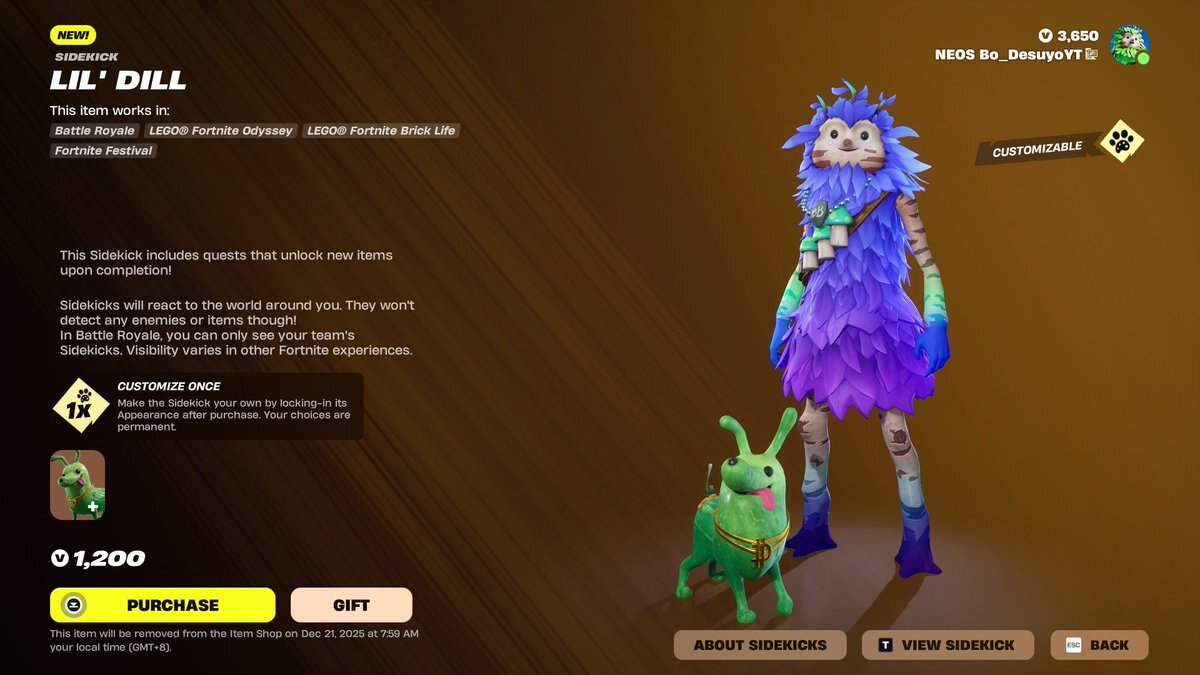Viewport: 1200px width, 675px height.
Task: Purchase Lil' Dill for 1,200 V-Bucks
Action: pyautogui.click(x=163, y=605)
